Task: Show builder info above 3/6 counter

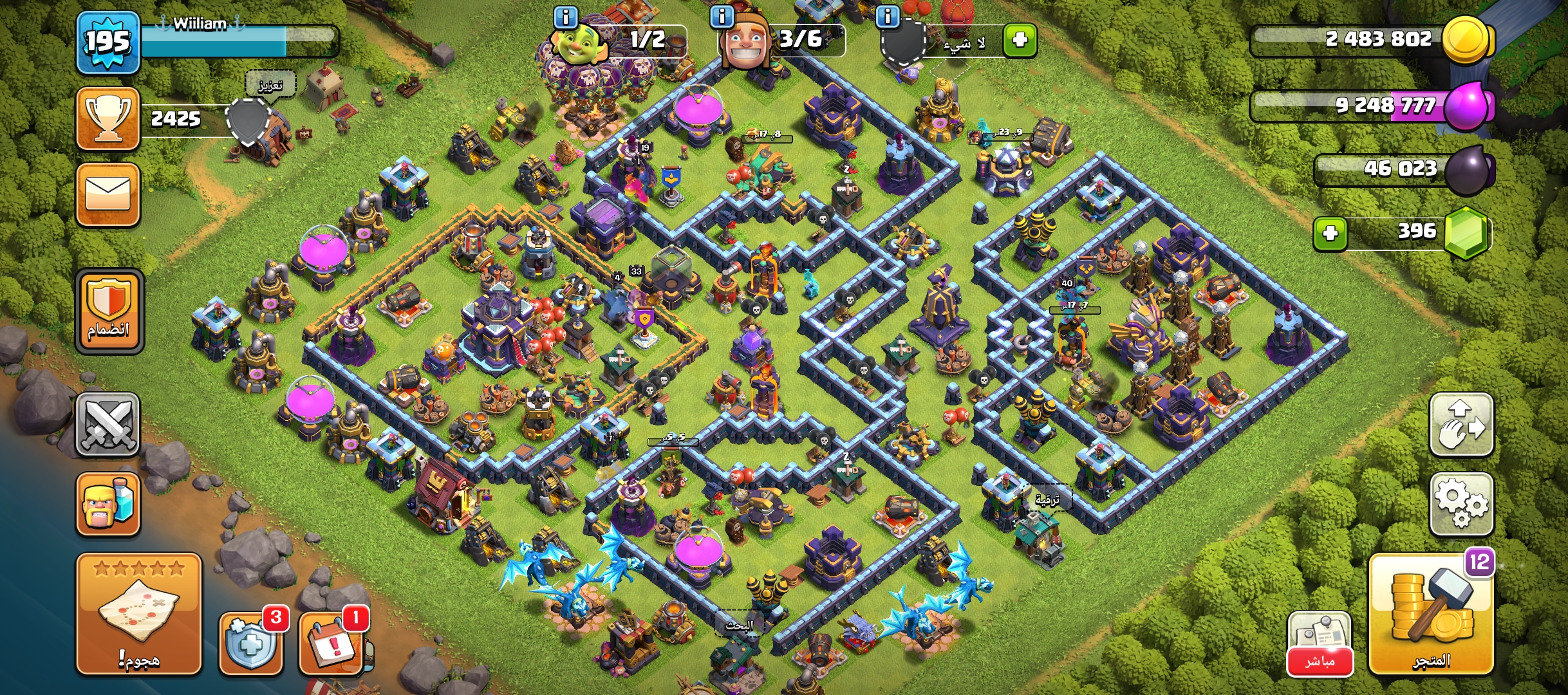Action: (722, 16)
